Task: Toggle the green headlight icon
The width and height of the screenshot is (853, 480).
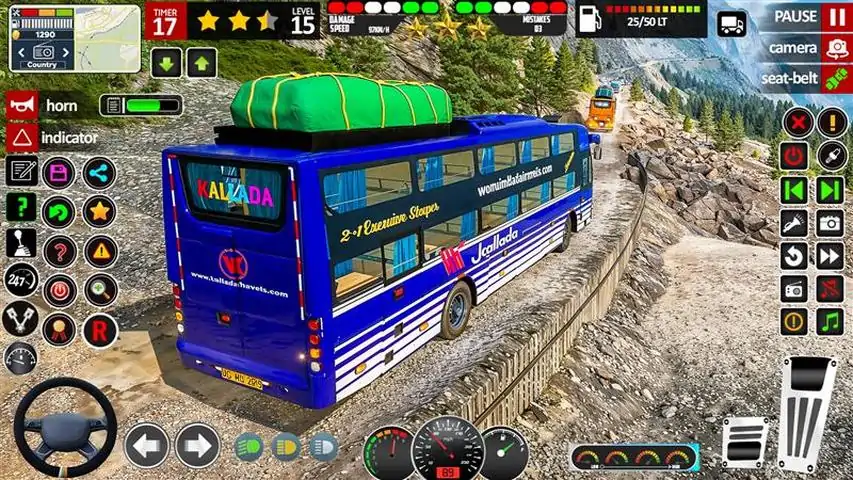Action: pos(249,446)
